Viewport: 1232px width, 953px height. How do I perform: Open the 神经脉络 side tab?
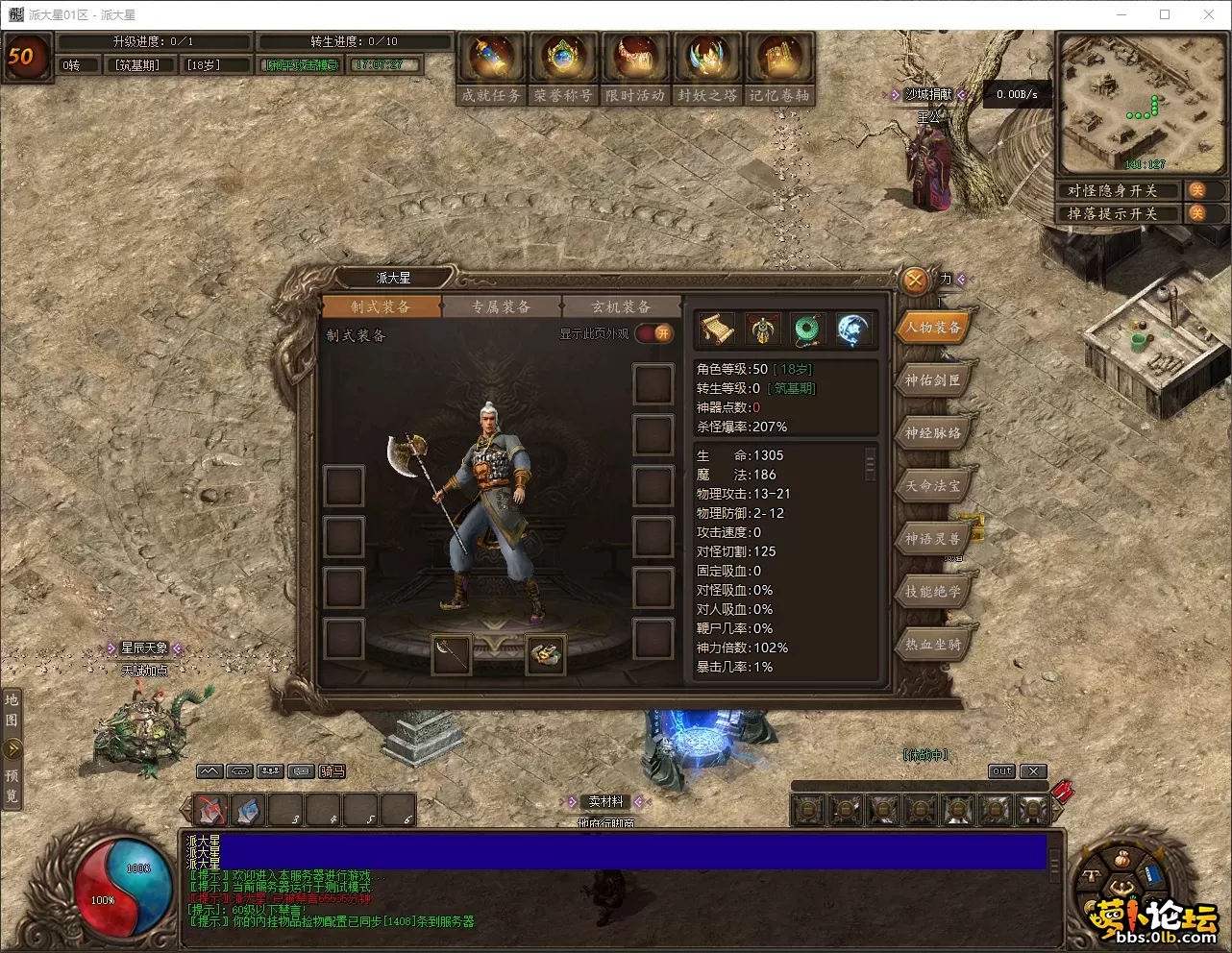coord(932,433)
